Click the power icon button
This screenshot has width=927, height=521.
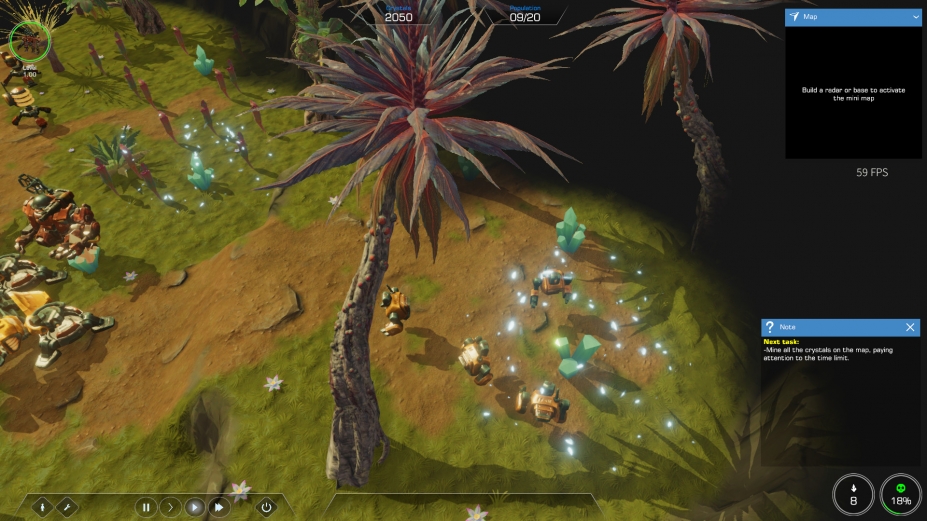pyautogui.click(x=266, y=507)
